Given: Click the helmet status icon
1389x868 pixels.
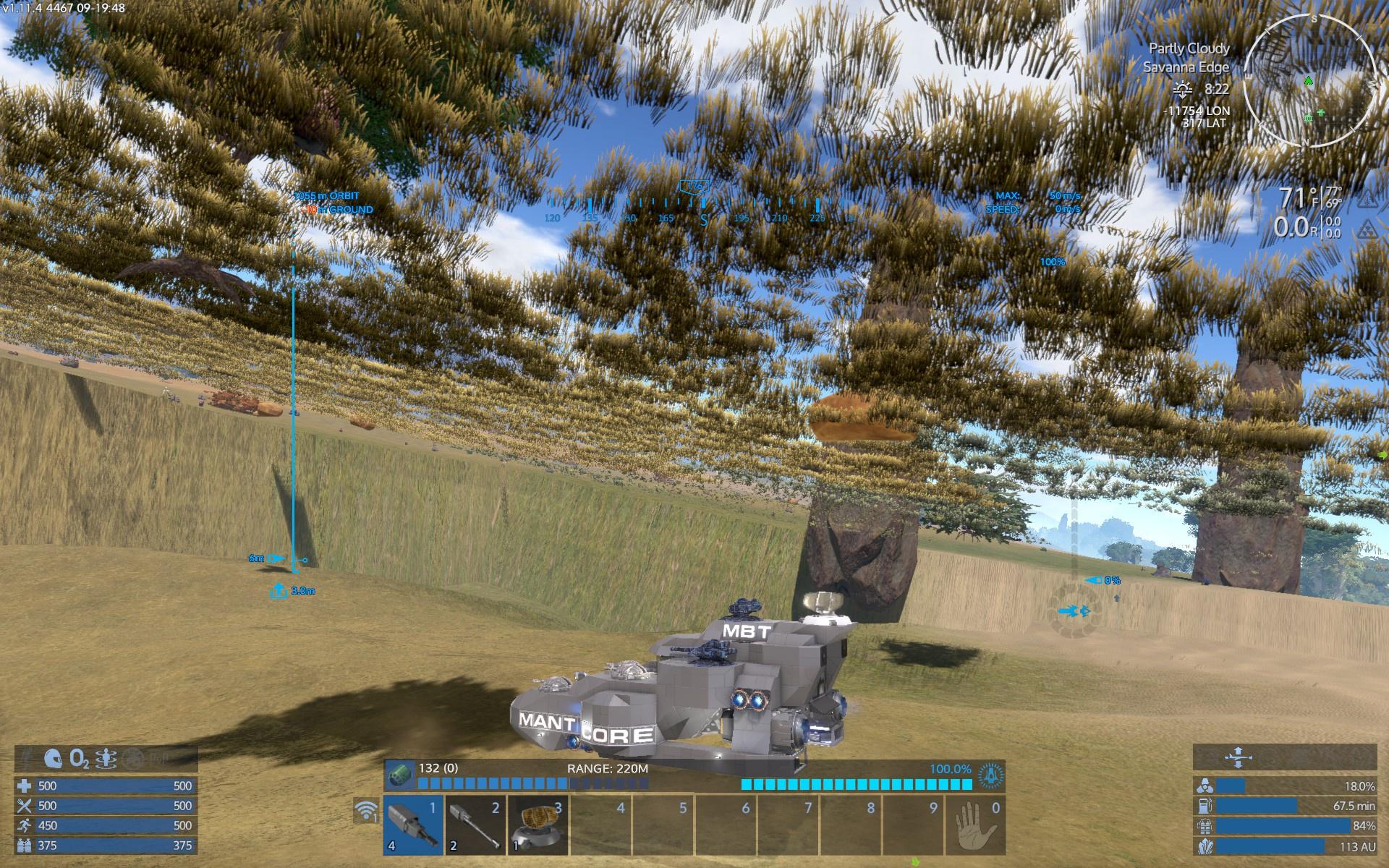Looking at the screenshot, I should [x=54, y=759].
